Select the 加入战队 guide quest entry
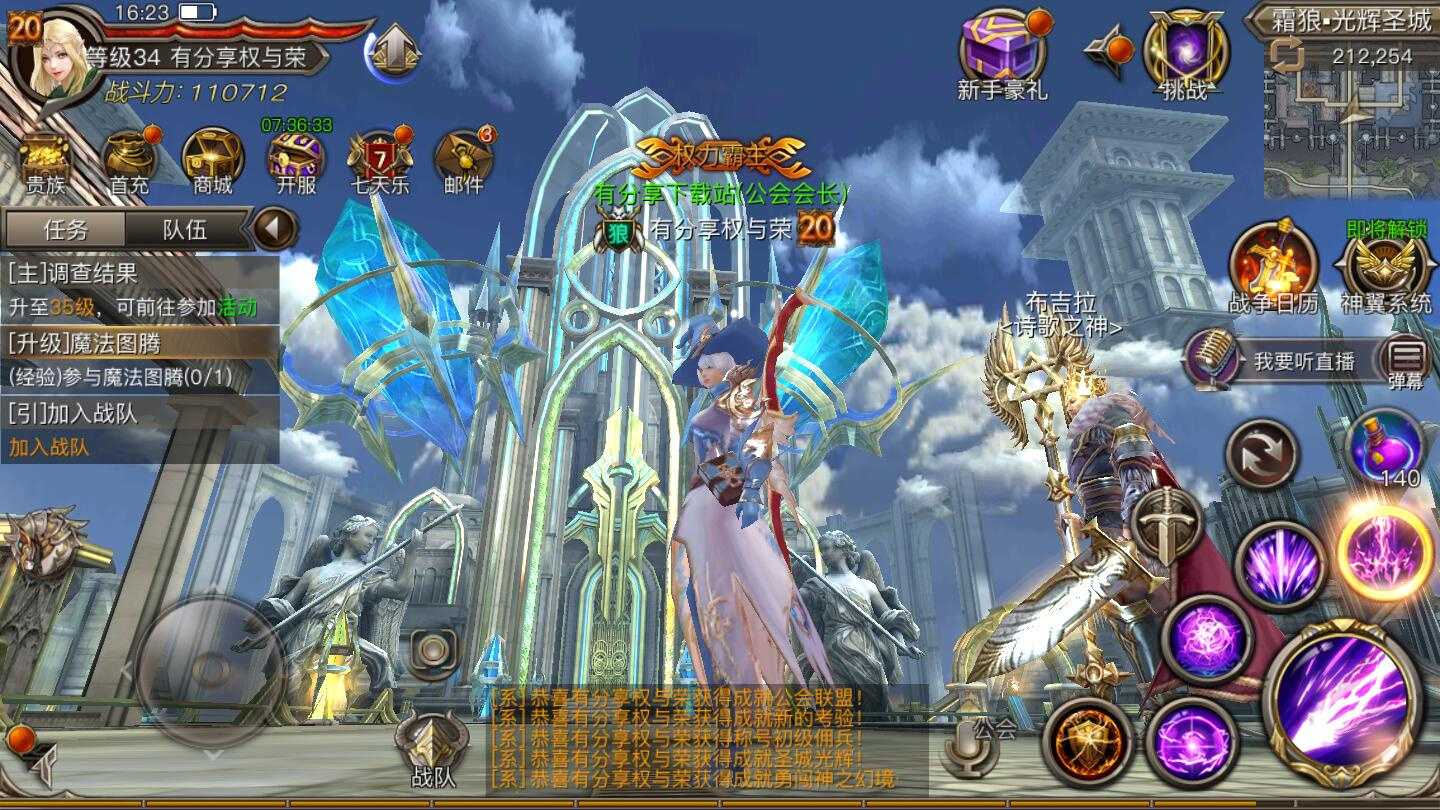 click(x=139, y=428)
